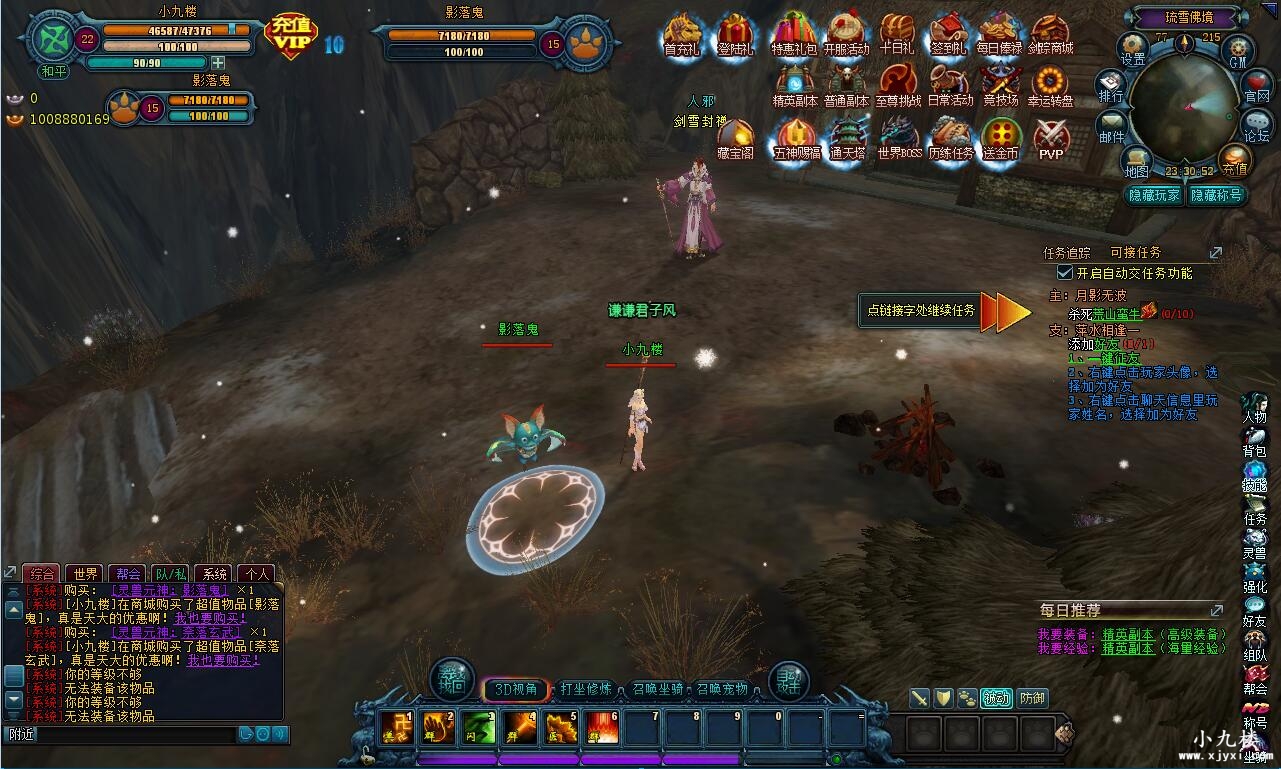Use the skill in hotbar slot 6
1281x769 pixels.
click(x=602, y=728)
